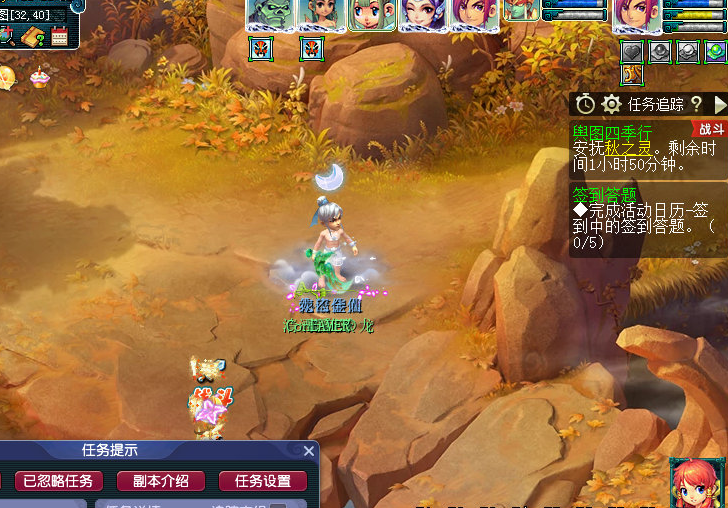The image size is (728, 508).
Task: Open the 副本介绍 page
Action: [160, 481]
